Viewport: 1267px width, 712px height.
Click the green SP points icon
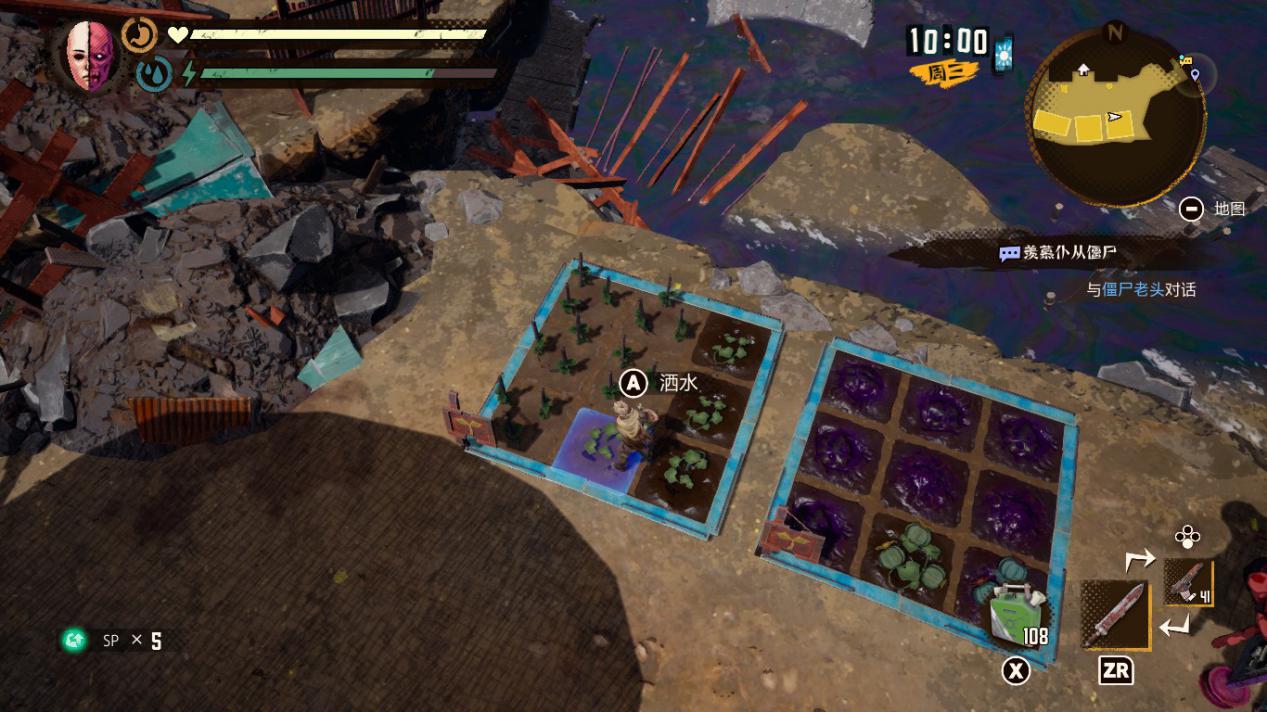point(75,640)
